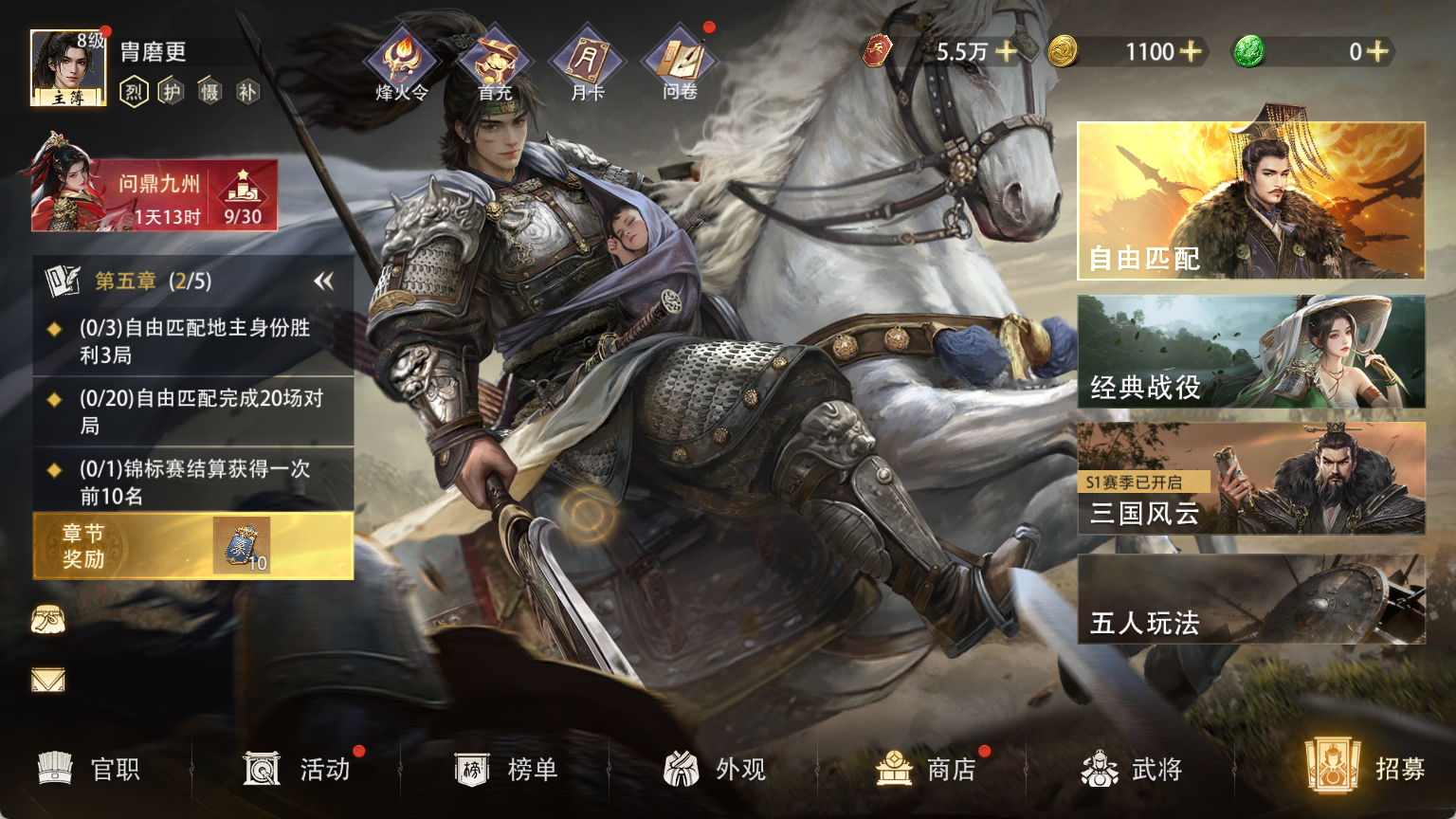
Task: Select the 经典战役 classic campaign mode
Action: coord(1250,352)
